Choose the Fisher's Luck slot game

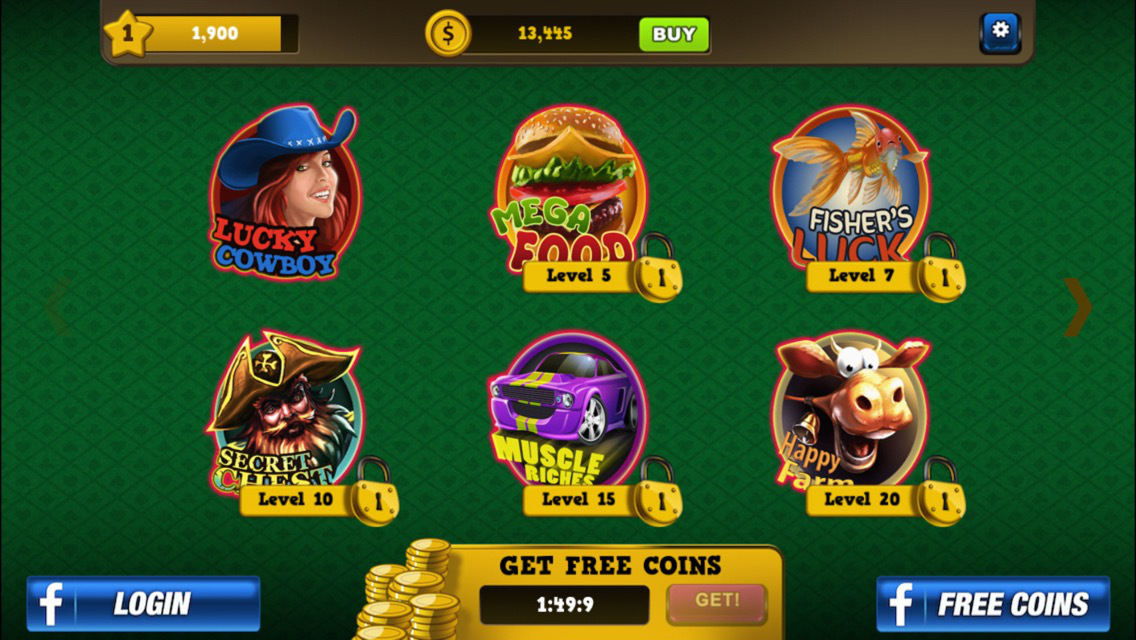850,190
